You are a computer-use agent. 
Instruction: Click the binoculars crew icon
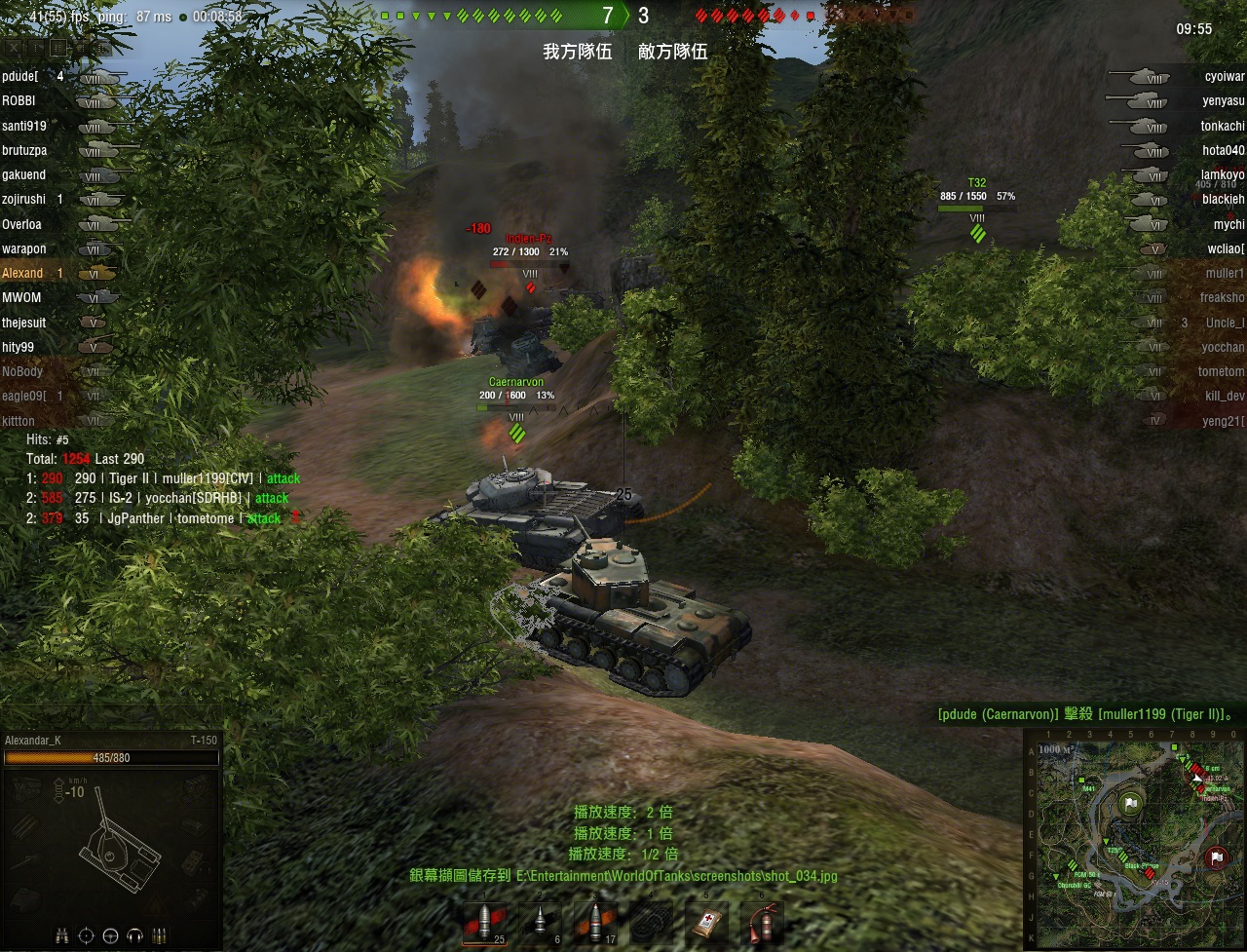point(62,935)
